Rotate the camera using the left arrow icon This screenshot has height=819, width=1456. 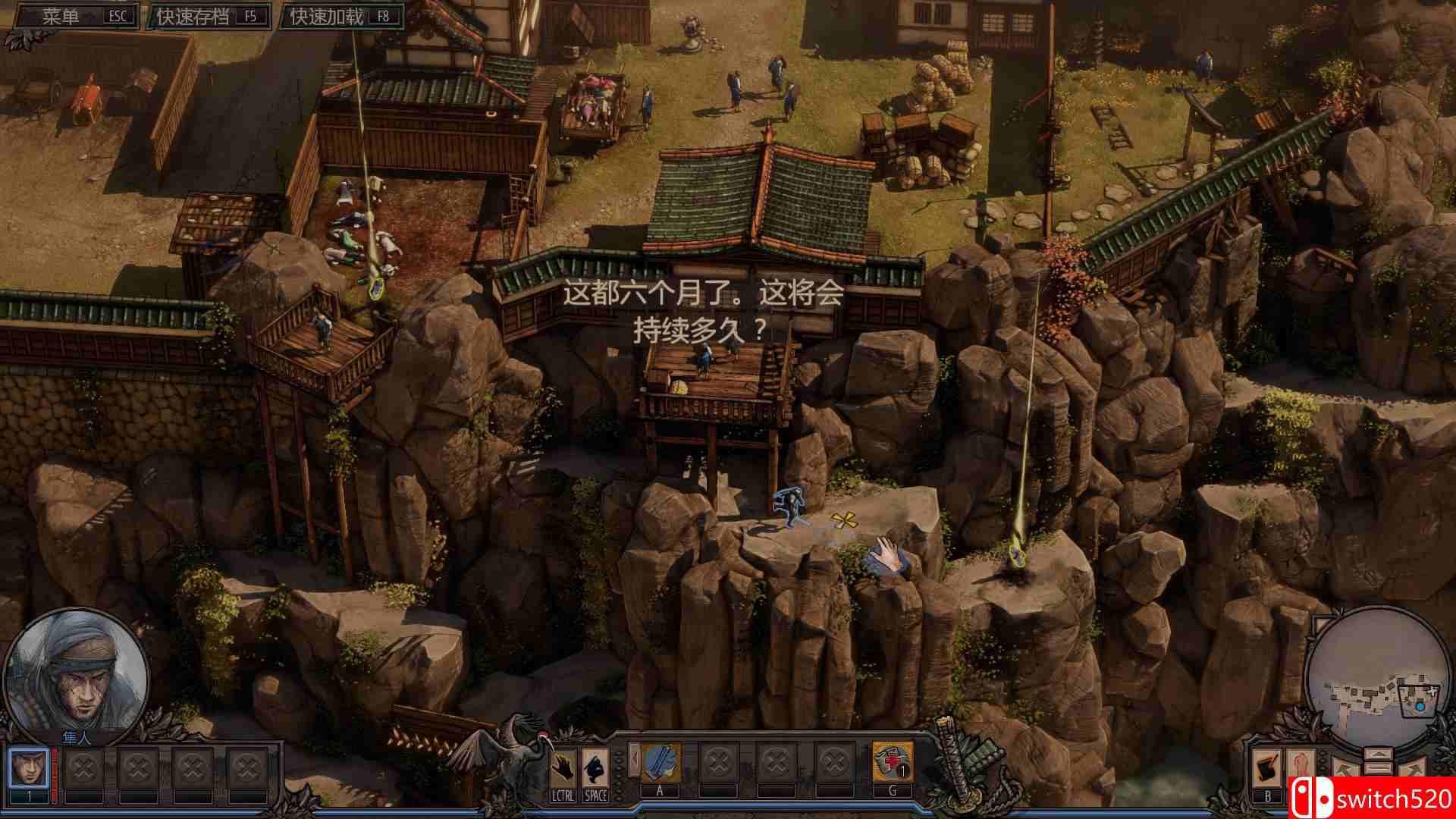point(1343,767)
